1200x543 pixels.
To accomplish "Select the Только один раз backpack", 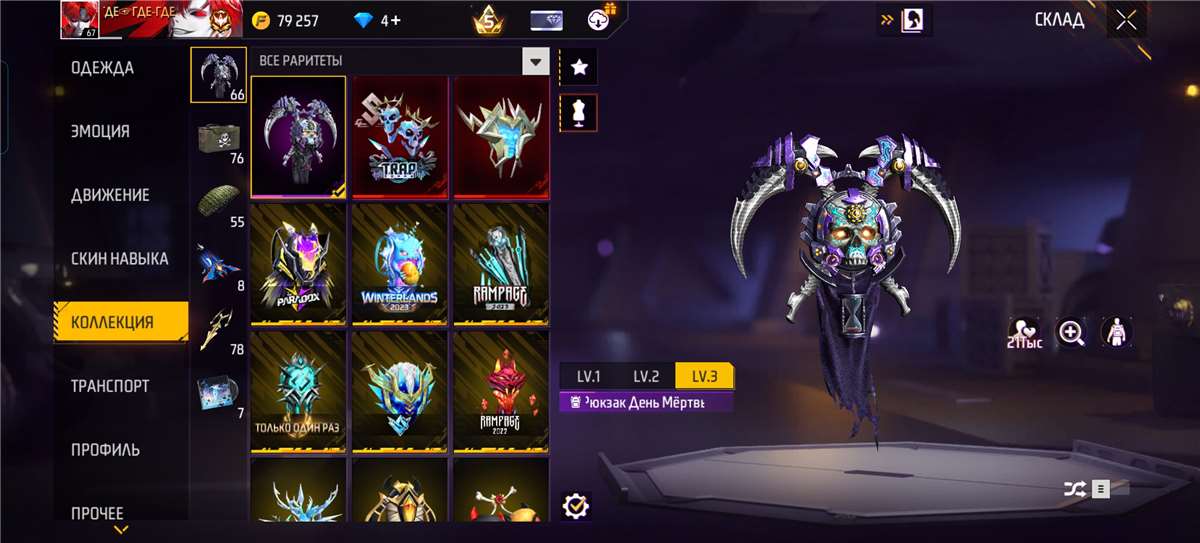I will (298, 391).
